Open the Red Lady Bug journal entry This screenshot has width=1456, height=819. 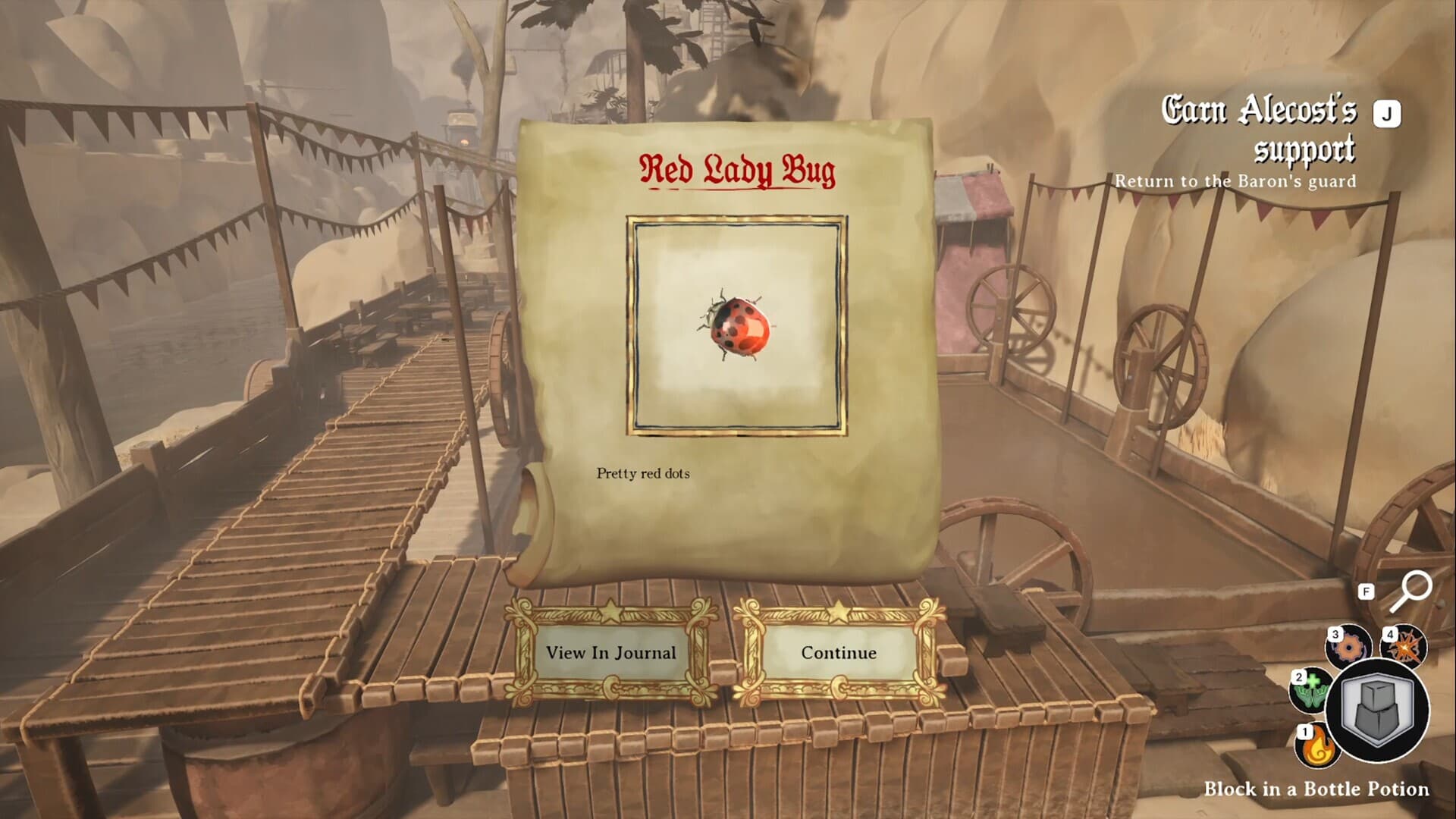pyautogui.click(x=610, y=653)
